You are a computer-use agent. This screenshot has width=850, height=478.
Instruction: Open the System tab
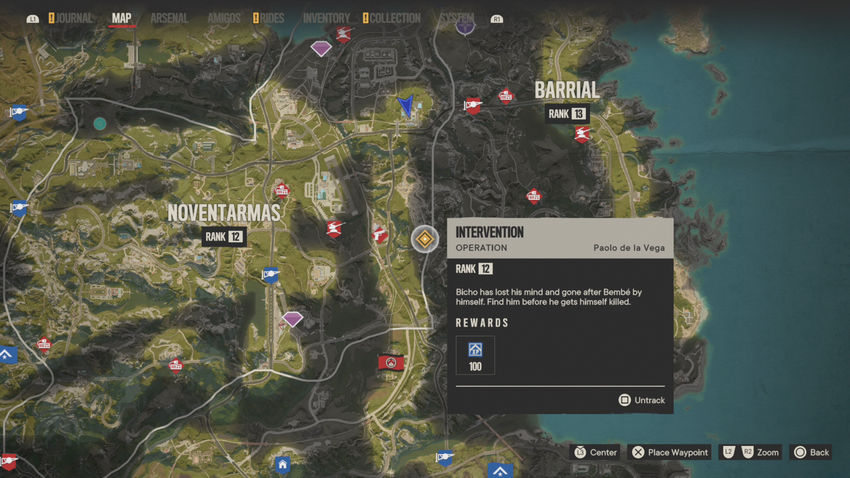[x=457, y=18]
